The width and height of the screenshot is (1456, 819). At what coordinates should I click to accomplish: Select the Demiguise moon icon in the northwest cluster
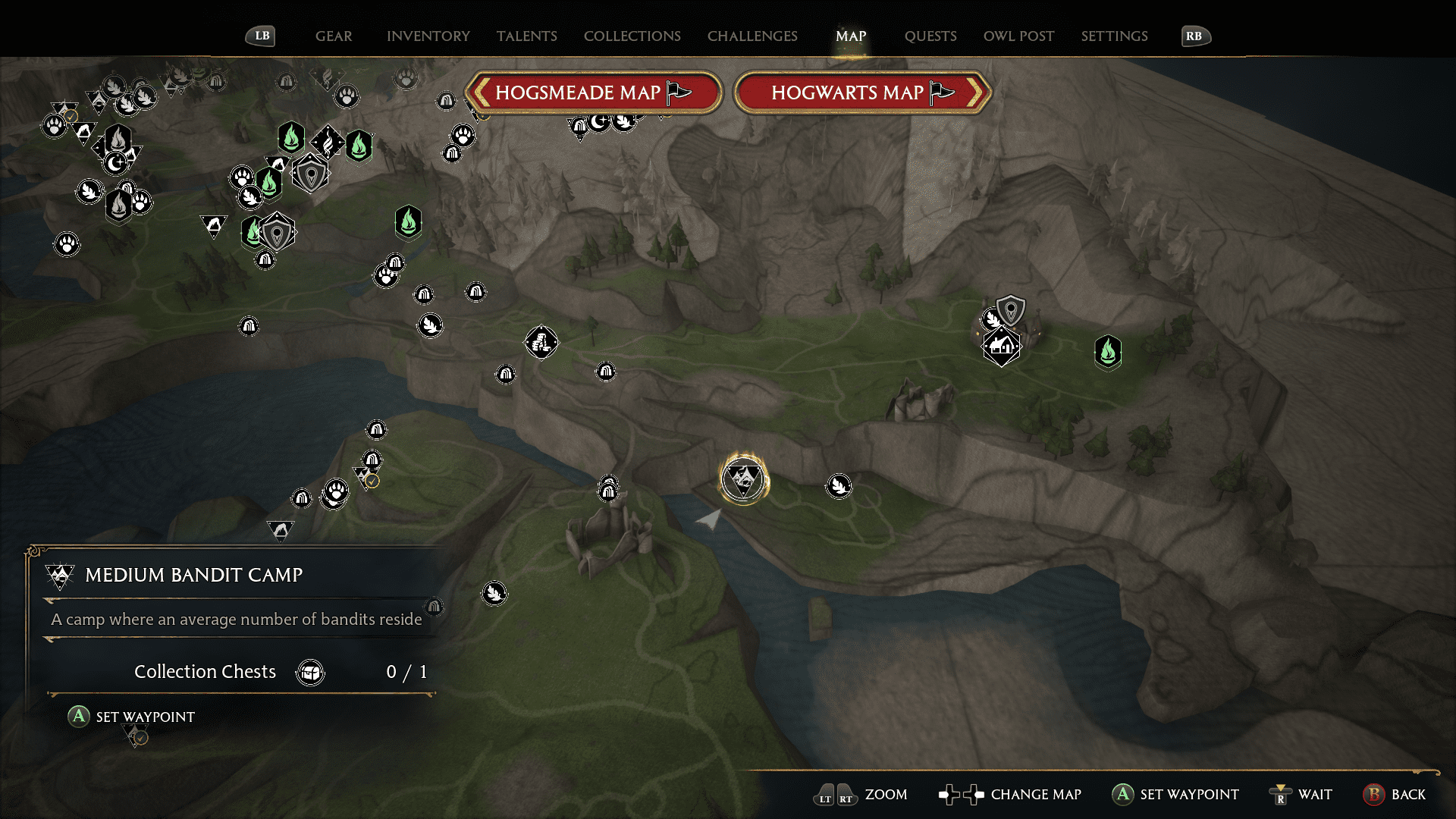pos(115,162)
